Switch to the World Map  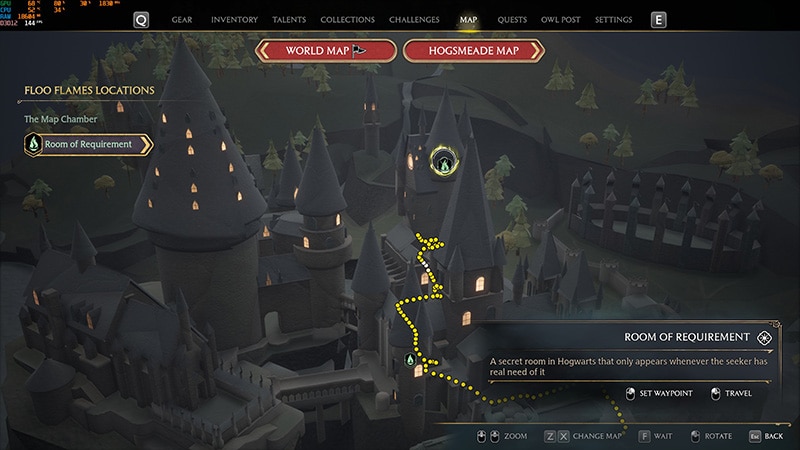click(x=325, y=50)
